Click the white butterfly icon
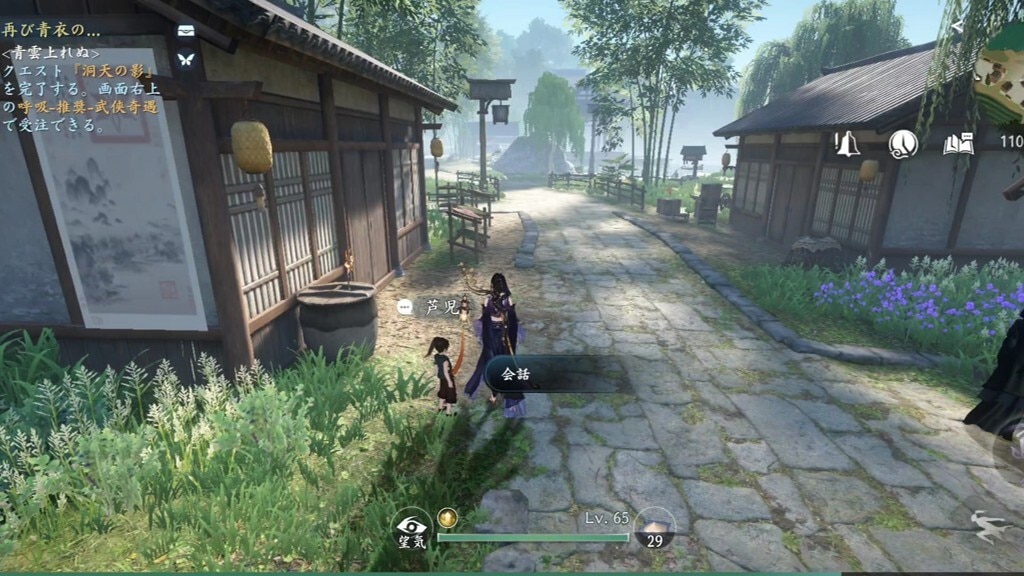This screenshot has width=1024, height=576. pyautogui.click(x=186, y=59)
